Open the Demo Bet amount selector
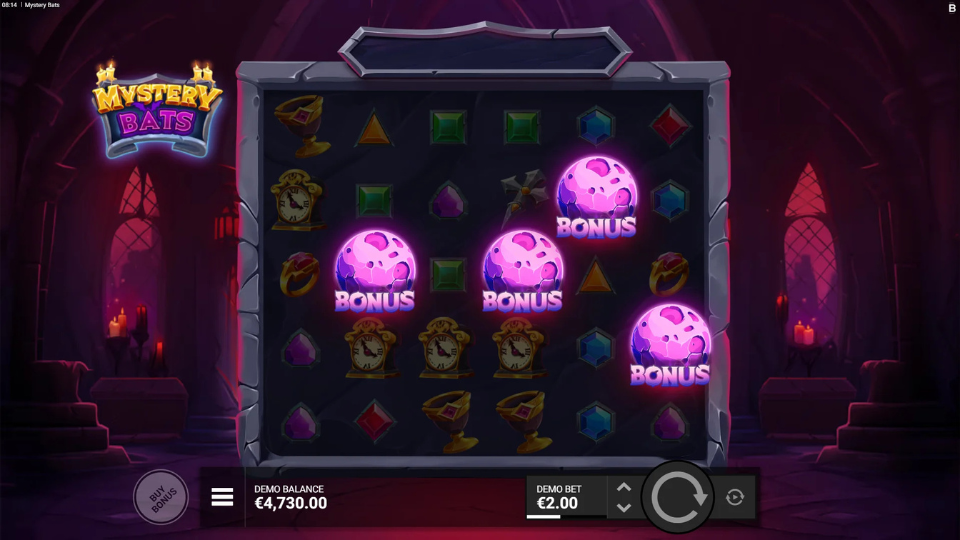 click(x=565, y=497)
